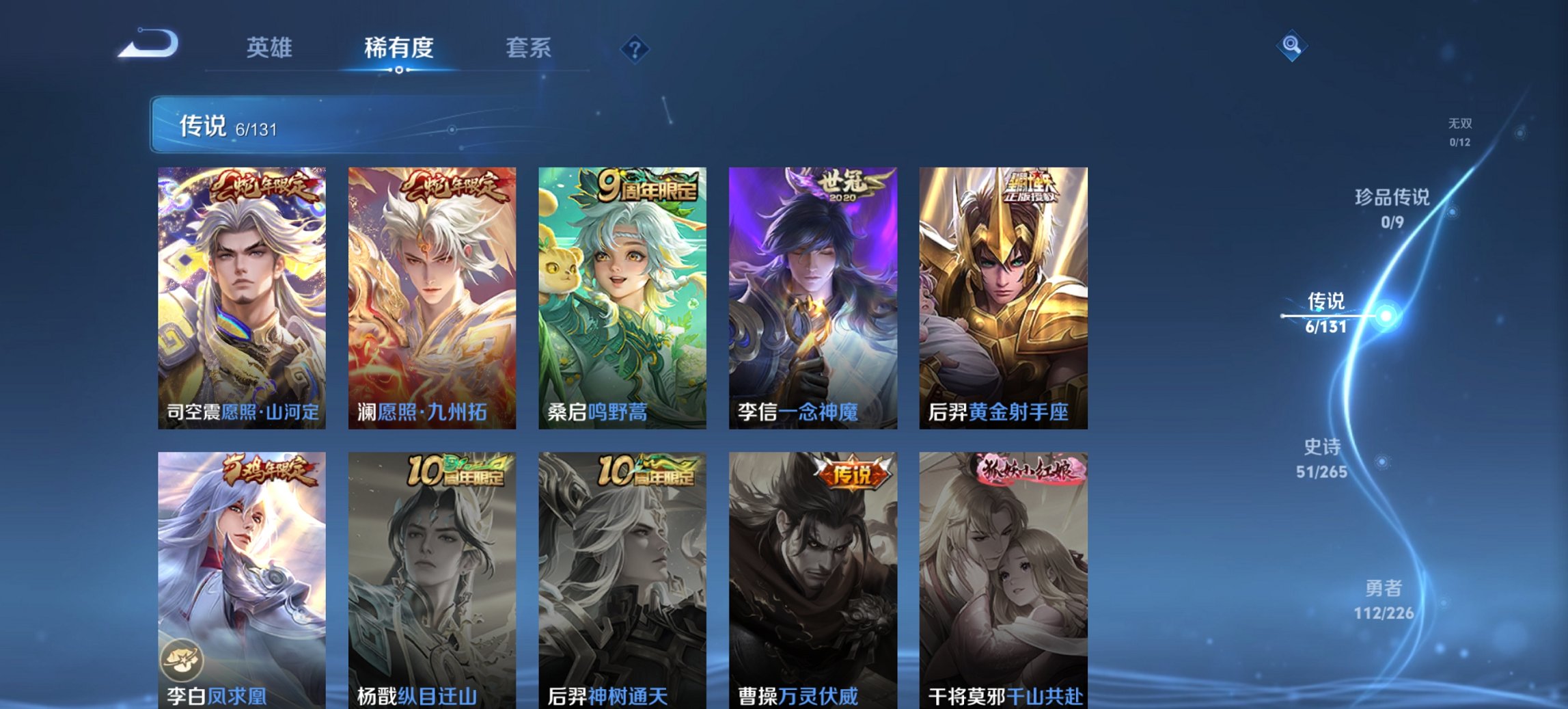This screenshot has height=709, width=1568.
Task: Switch to the 套系 tab
Action: point(528,48)
